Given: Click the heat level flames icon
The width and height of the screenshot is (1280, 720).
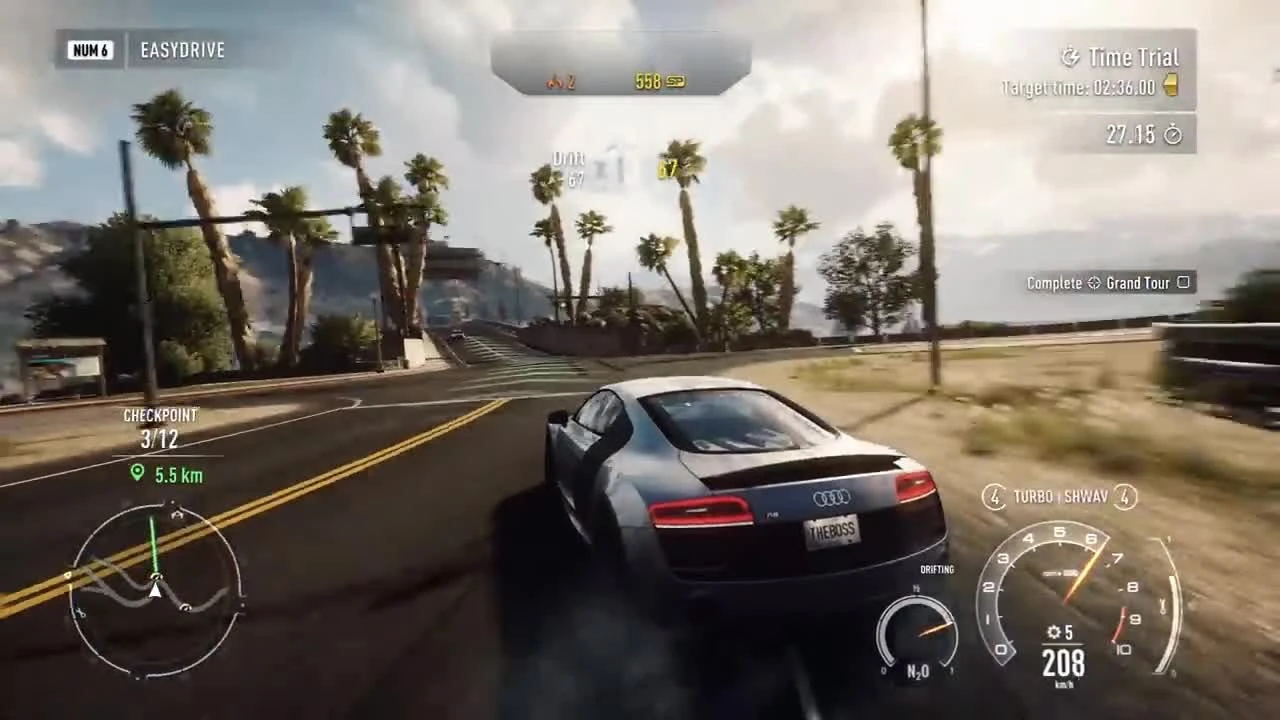Looking at the screenshot, I should click(556, 82).
